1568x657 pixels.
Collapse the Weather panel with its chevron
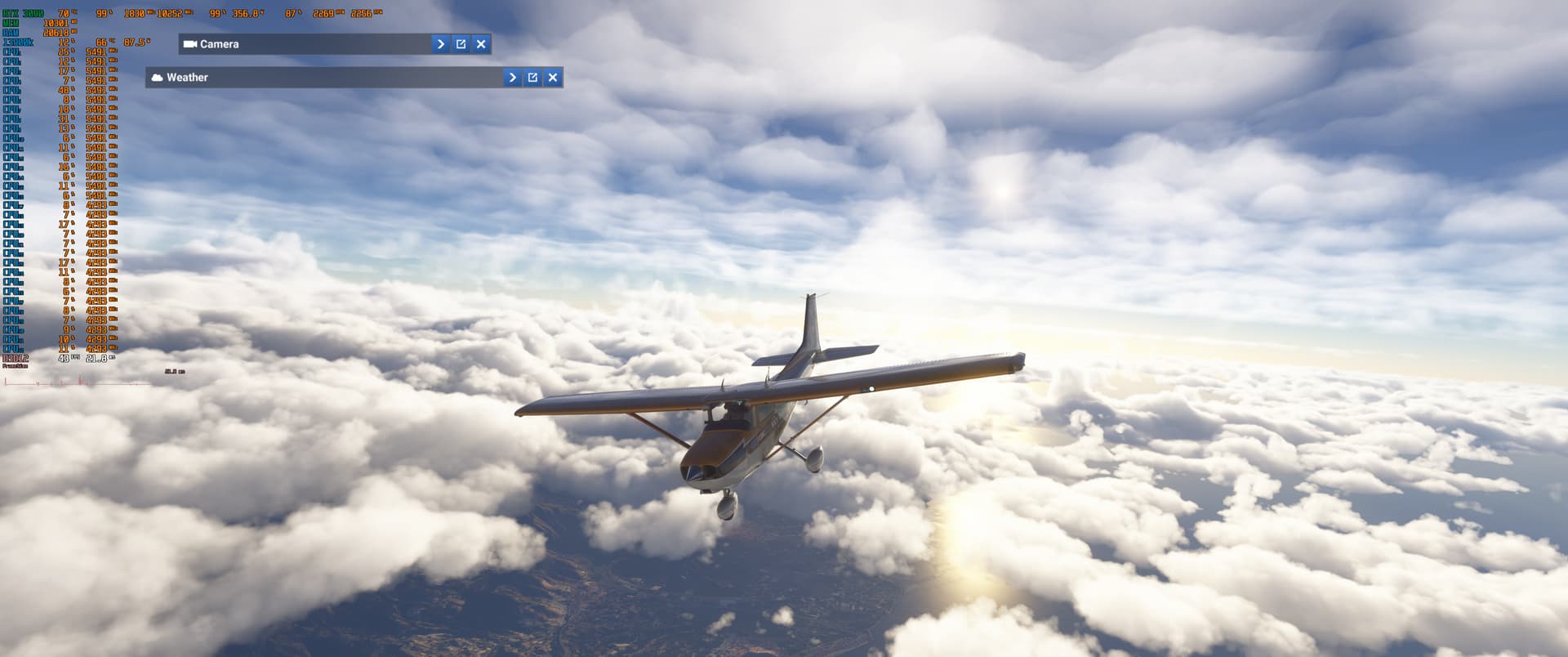(512, 77)
